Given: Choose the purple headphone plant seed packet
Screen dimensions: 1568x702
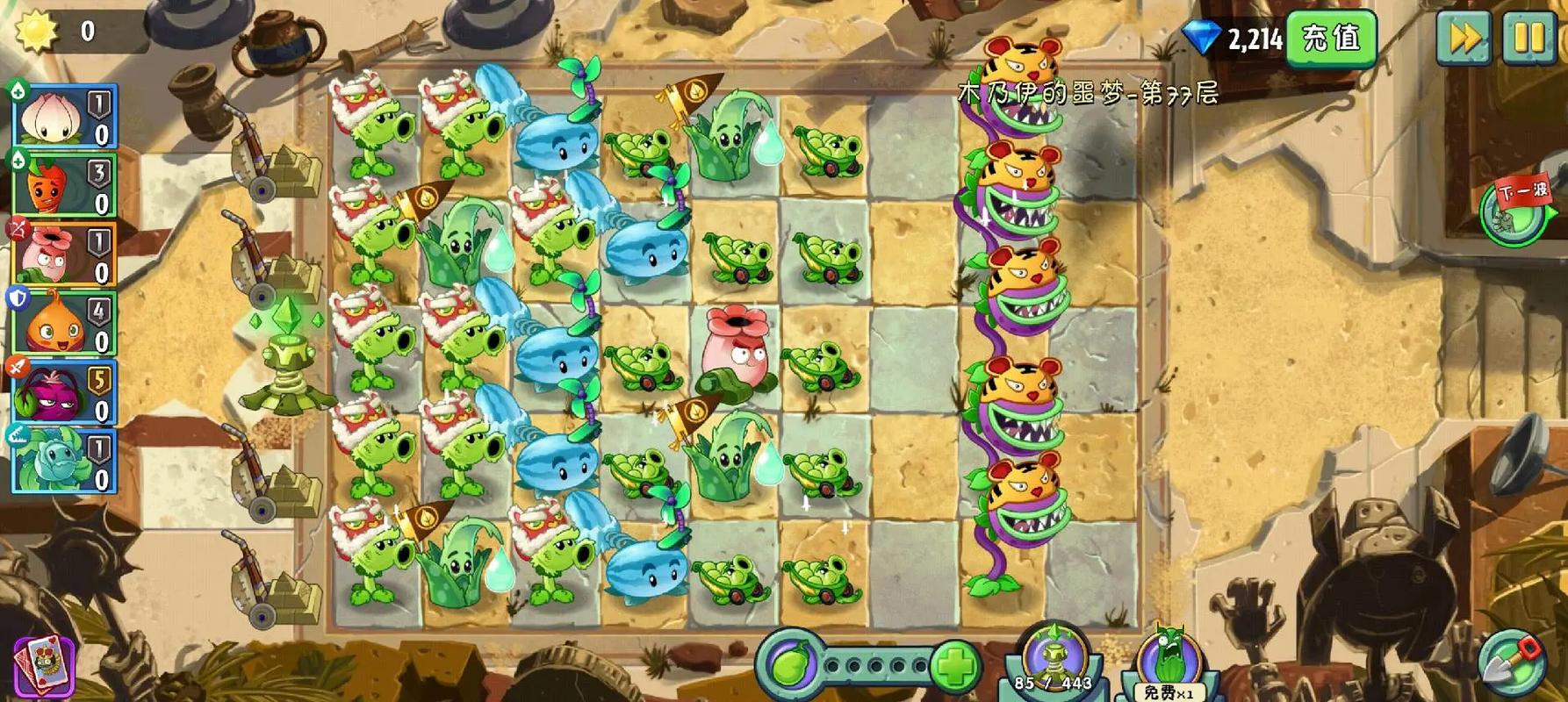Looking at the screenshot, I should tap(64, 393).
